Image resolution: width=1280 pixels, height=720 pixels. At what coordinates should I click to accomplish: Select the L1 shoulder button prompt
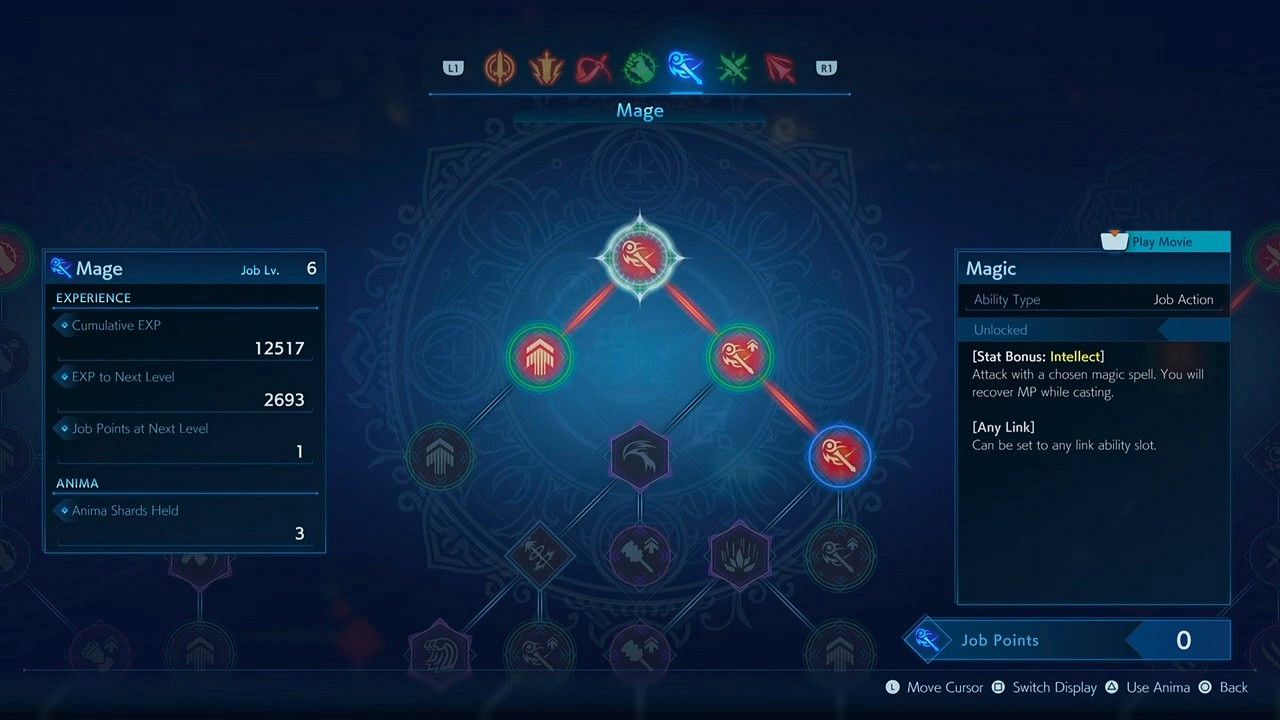pyautogui.click(x=452, y=68)
